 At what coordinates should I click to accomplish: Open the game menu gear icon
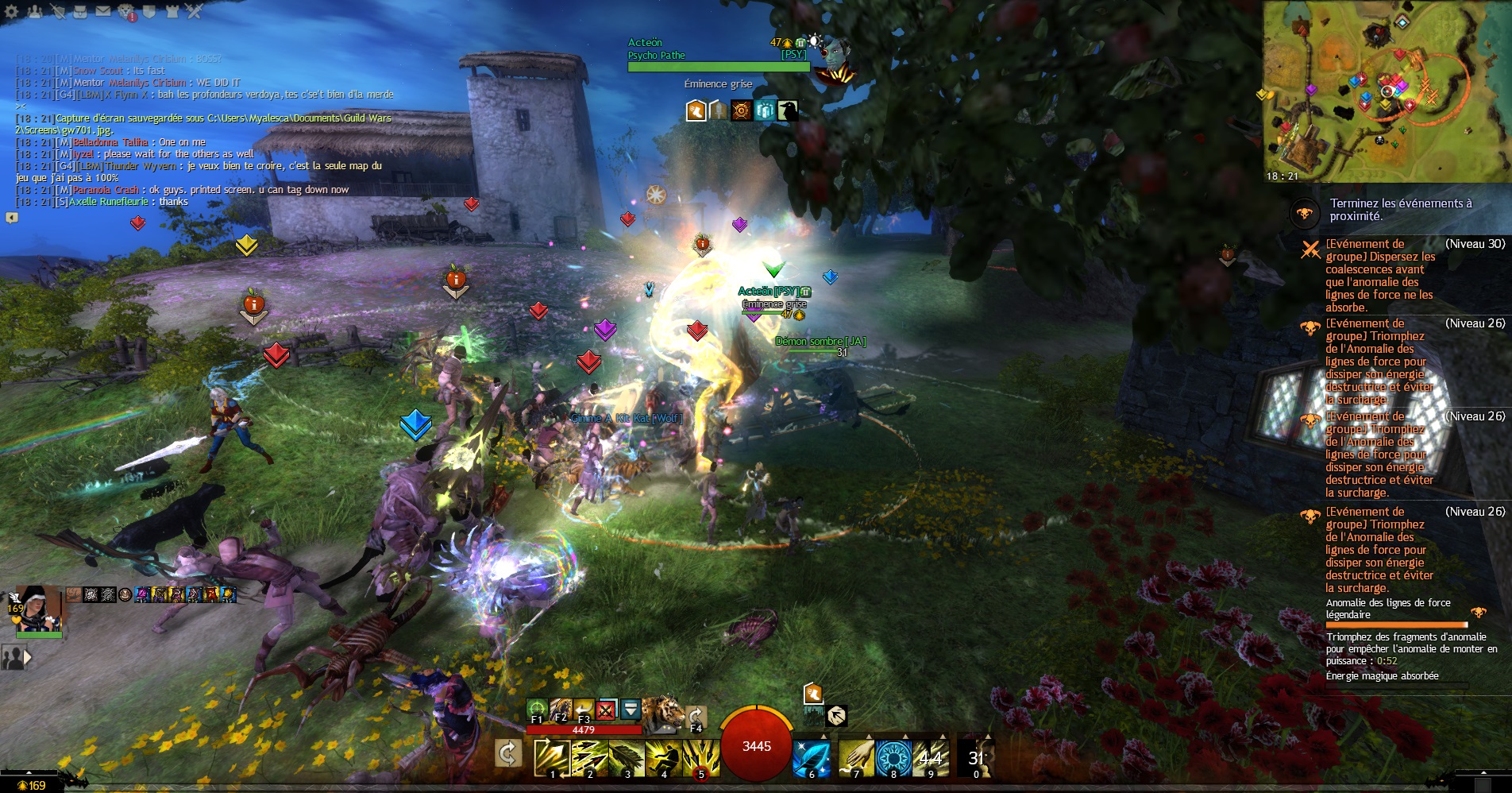(x=11, y=11)
